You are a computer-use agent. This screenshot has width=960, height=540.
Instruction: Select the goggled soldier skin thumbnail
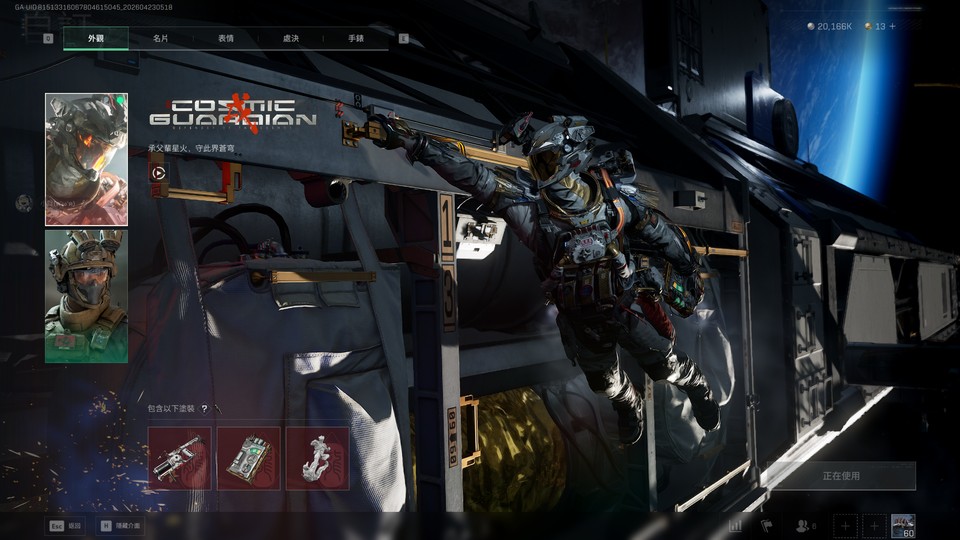tap(86, 296)
